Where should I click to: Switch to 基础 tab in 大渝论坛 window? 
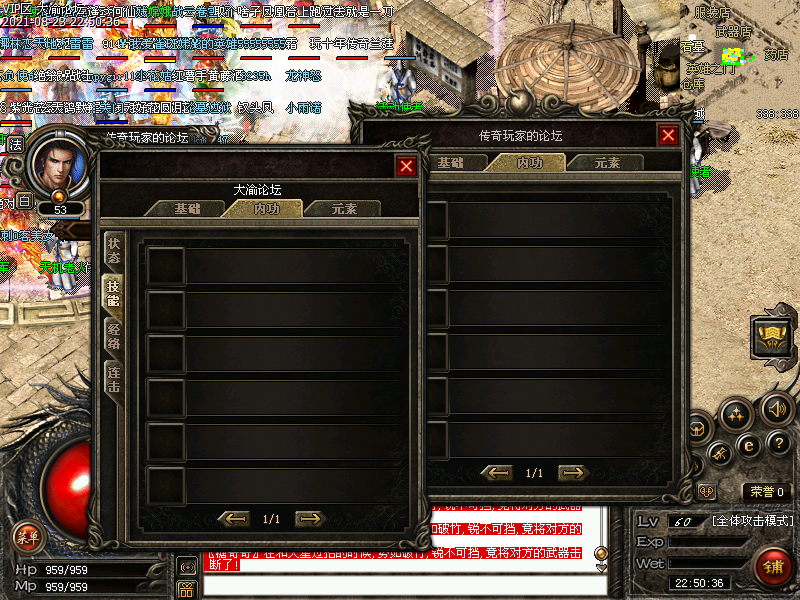point(187,209)
